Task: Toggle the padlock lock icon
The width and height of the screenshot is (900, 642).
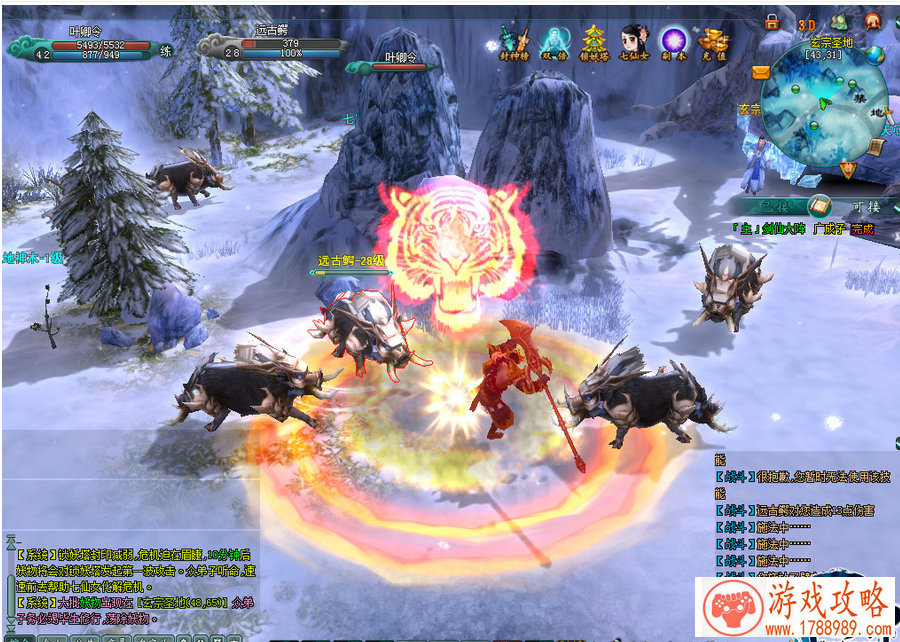Action: [x=772, y=22]
